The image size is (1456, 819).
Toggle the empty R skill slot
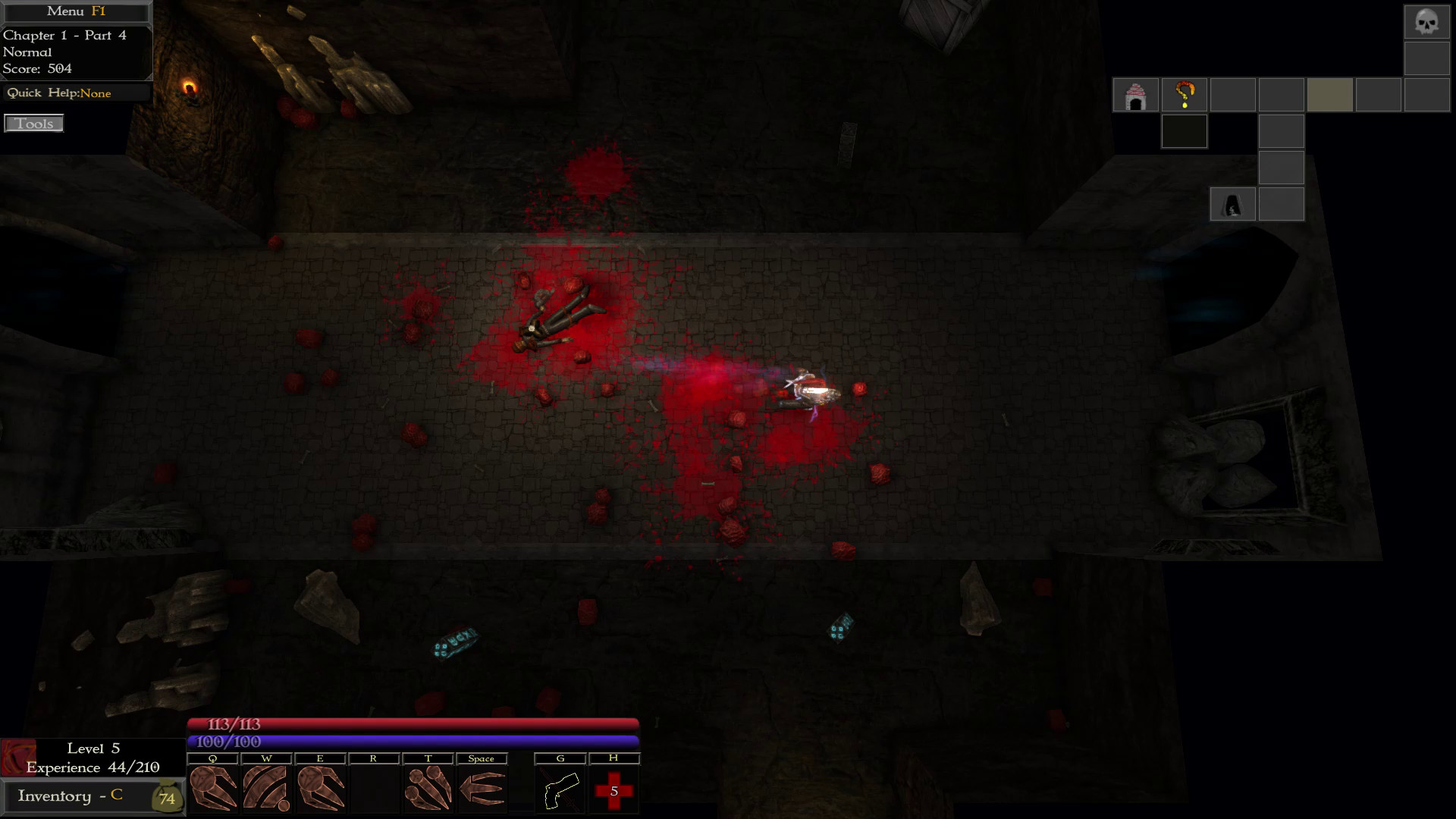375,789
